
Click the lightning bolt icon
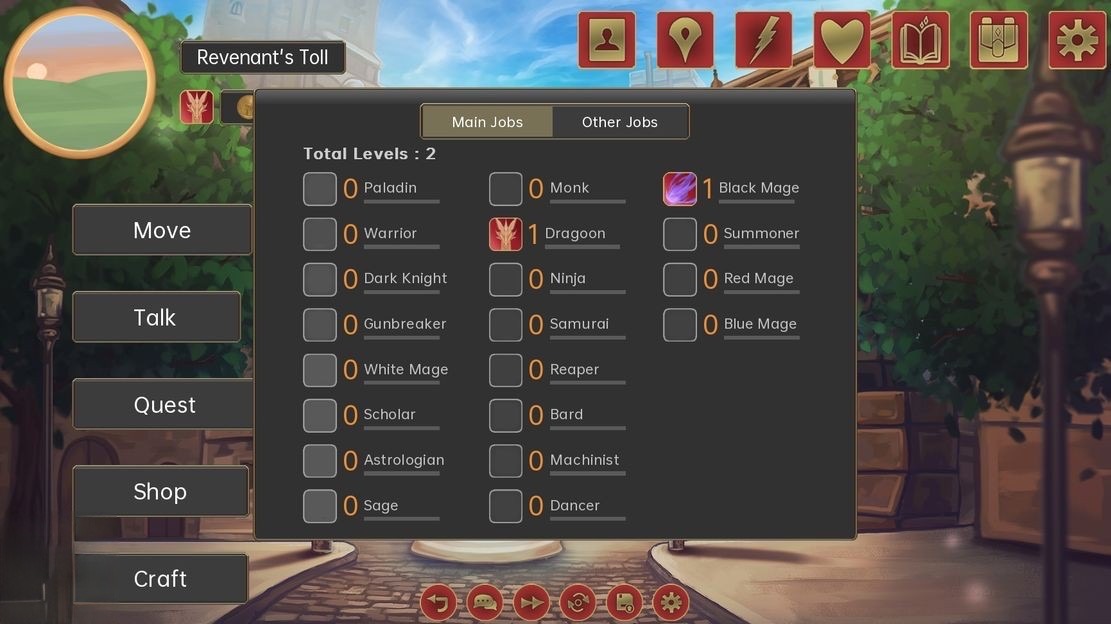coord(763,40)
